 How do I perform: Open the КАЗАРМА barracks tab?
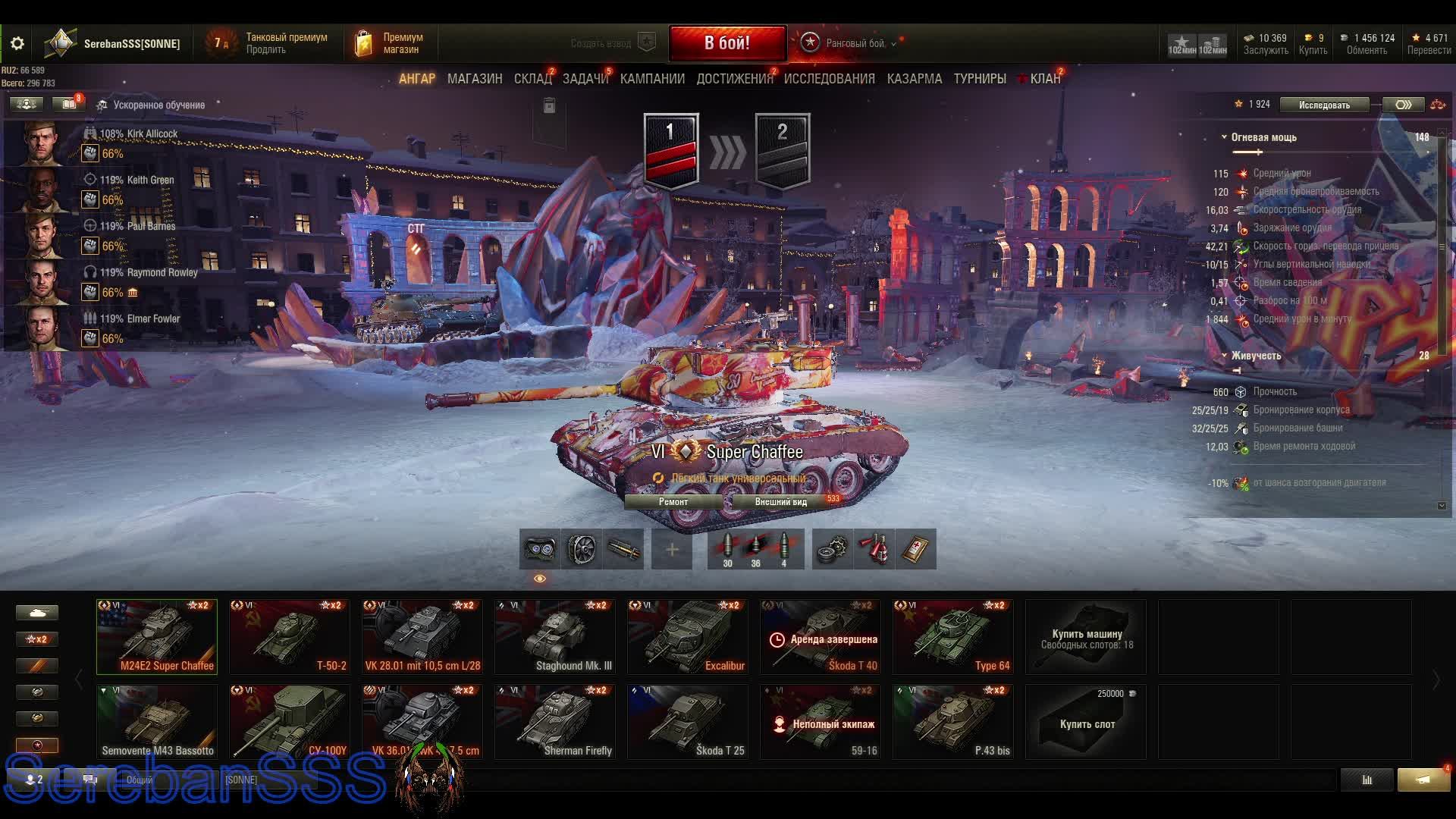914,79
